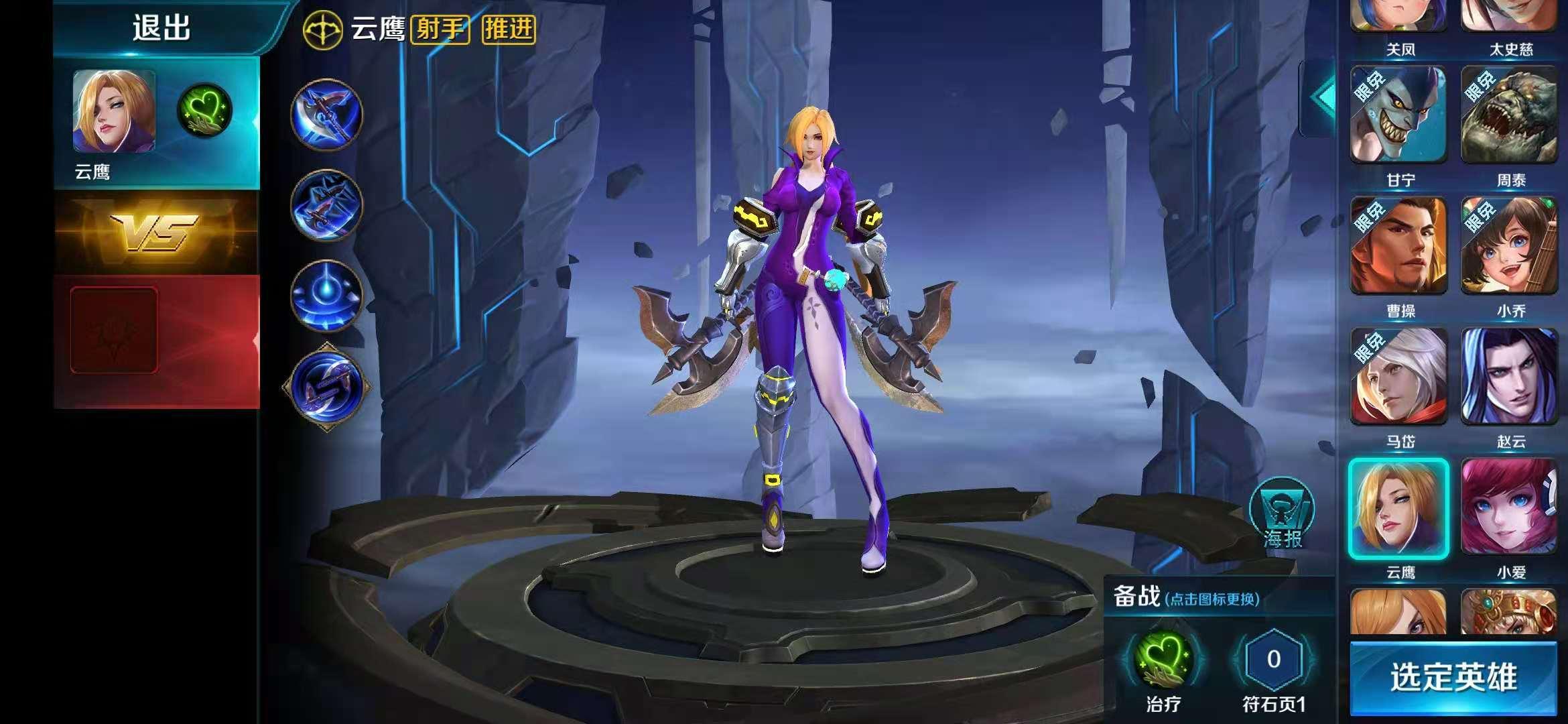View the diamond-framed spinning axe skill
Image resolution: width=1568 pixels, height=724 pixels.
pos(326,387)
